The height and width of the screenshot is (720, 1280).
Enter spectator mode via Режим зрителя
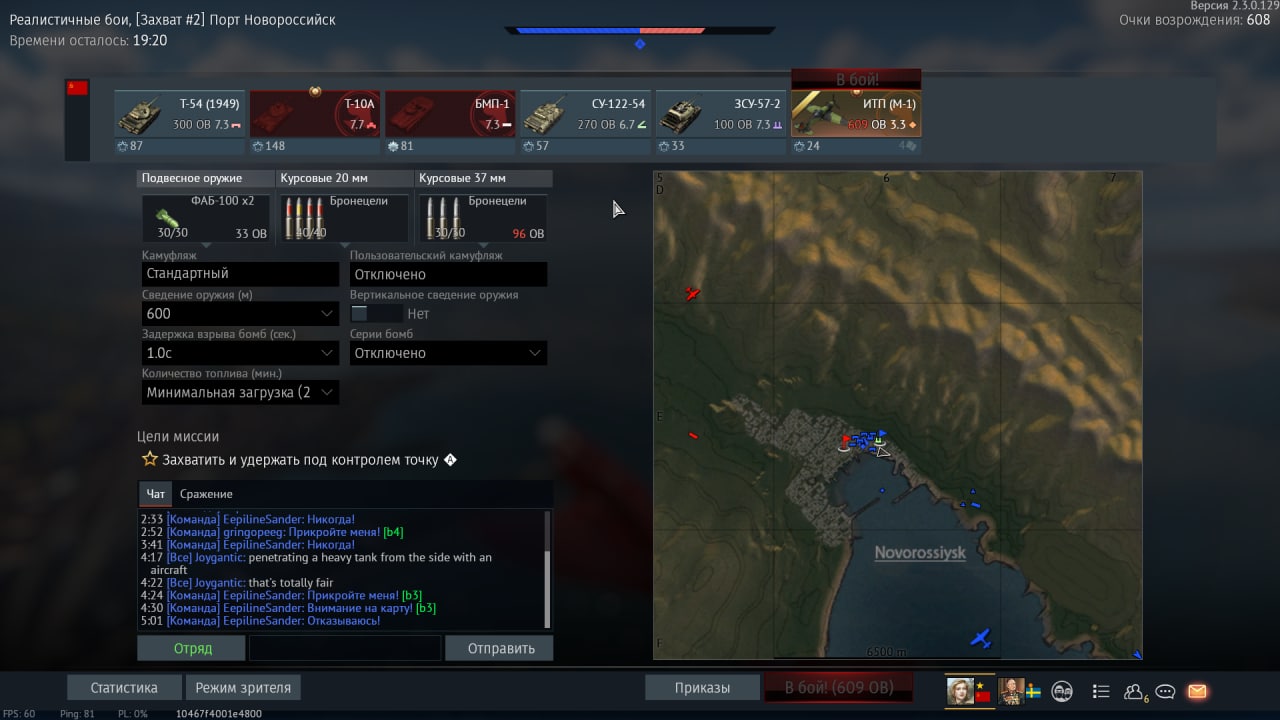pos(243,688)
